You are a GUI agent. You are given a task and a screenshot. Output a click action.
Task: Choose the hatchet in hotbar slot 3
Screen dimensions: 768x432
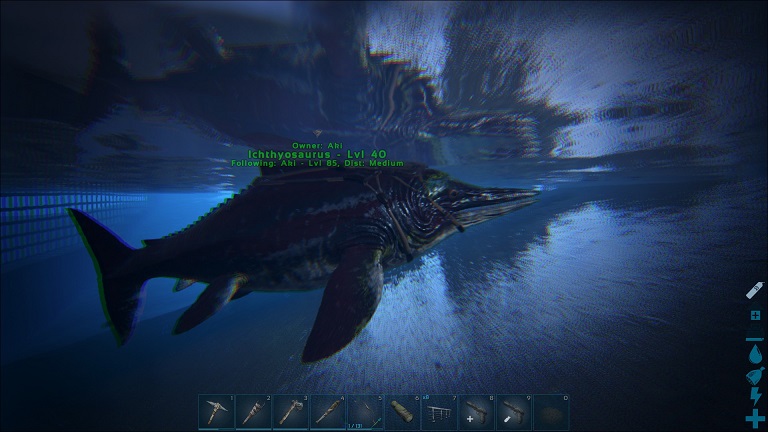tap(291, 411)
